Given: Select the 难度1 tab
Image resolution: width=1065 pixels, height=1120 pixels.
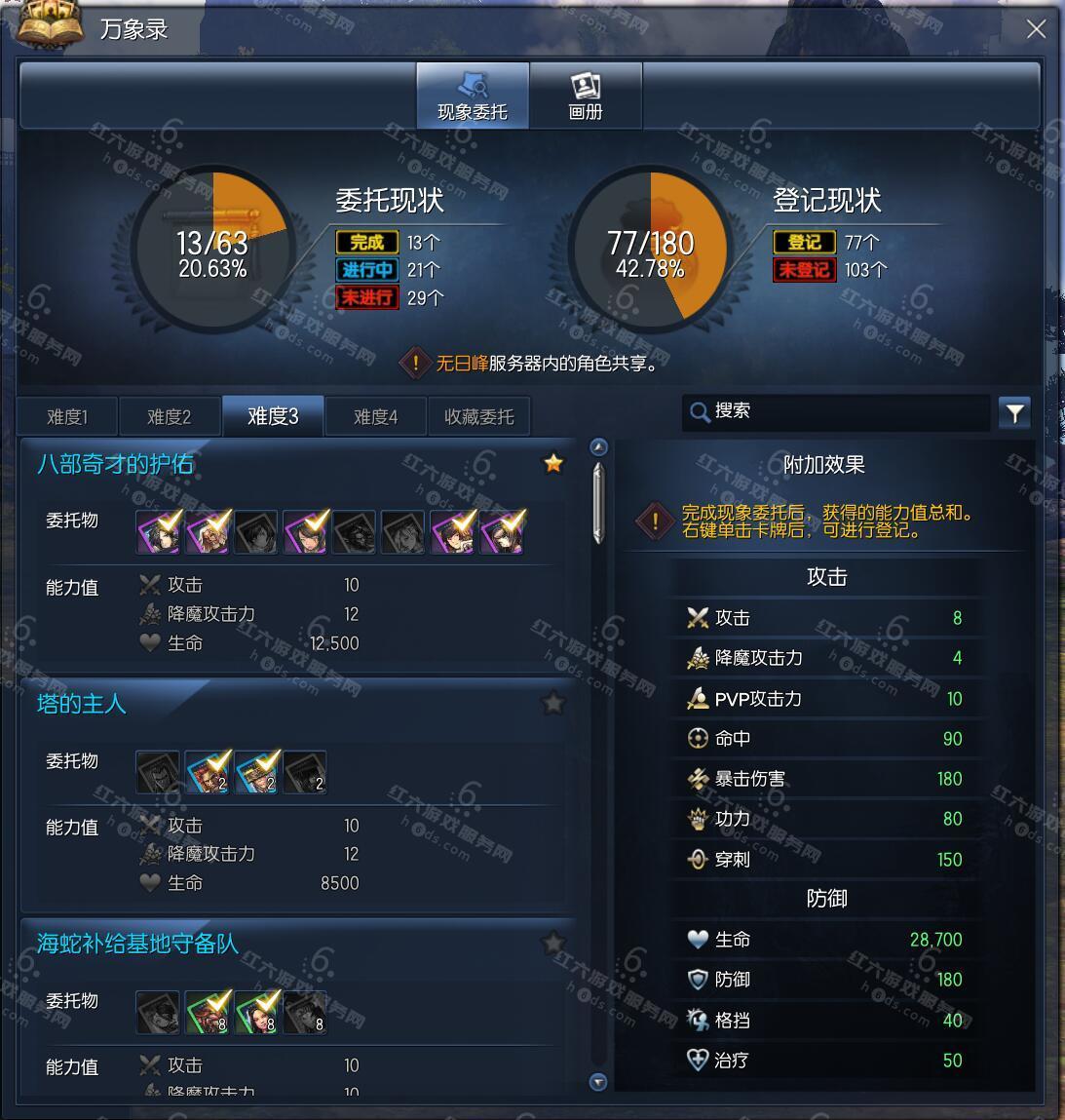Looking at the screenshot, I should tap(67, 417).
